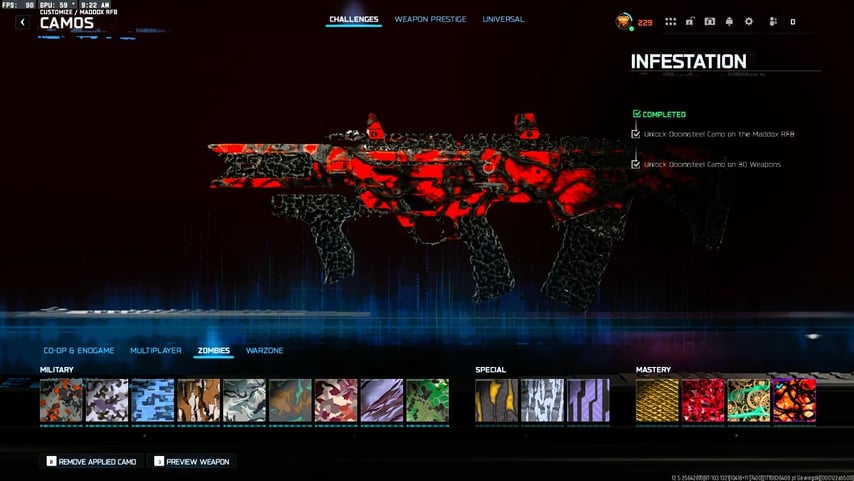Choose the green leafy Military camo

click(x=427, y=400)
